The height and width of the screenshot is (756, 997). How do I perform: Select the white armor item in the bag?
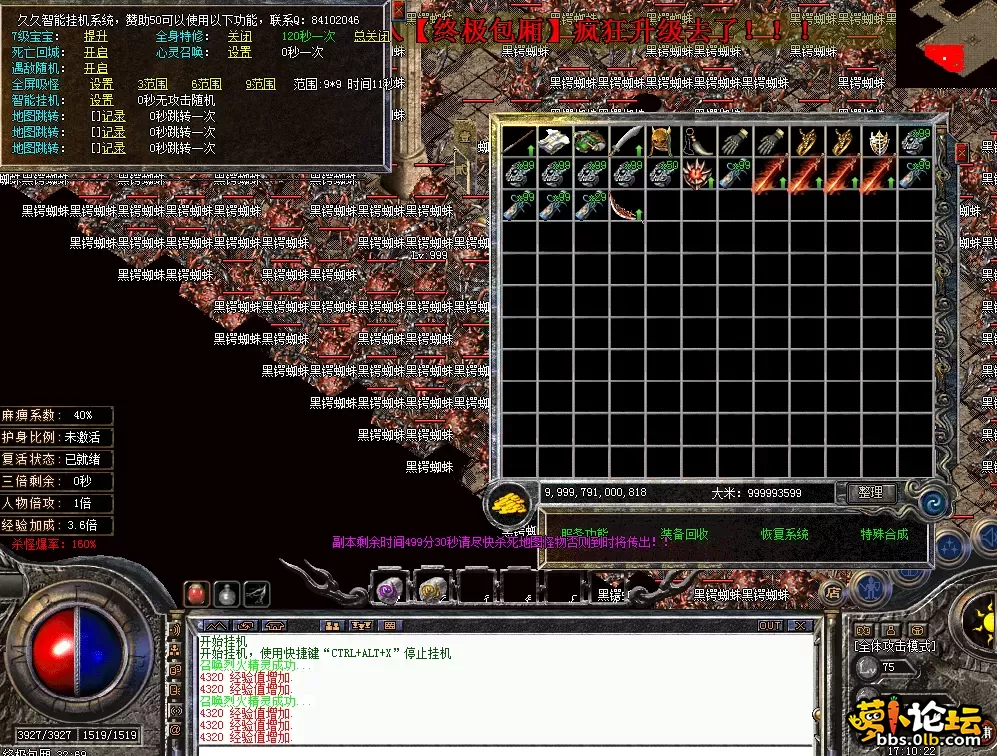point(554,141)
